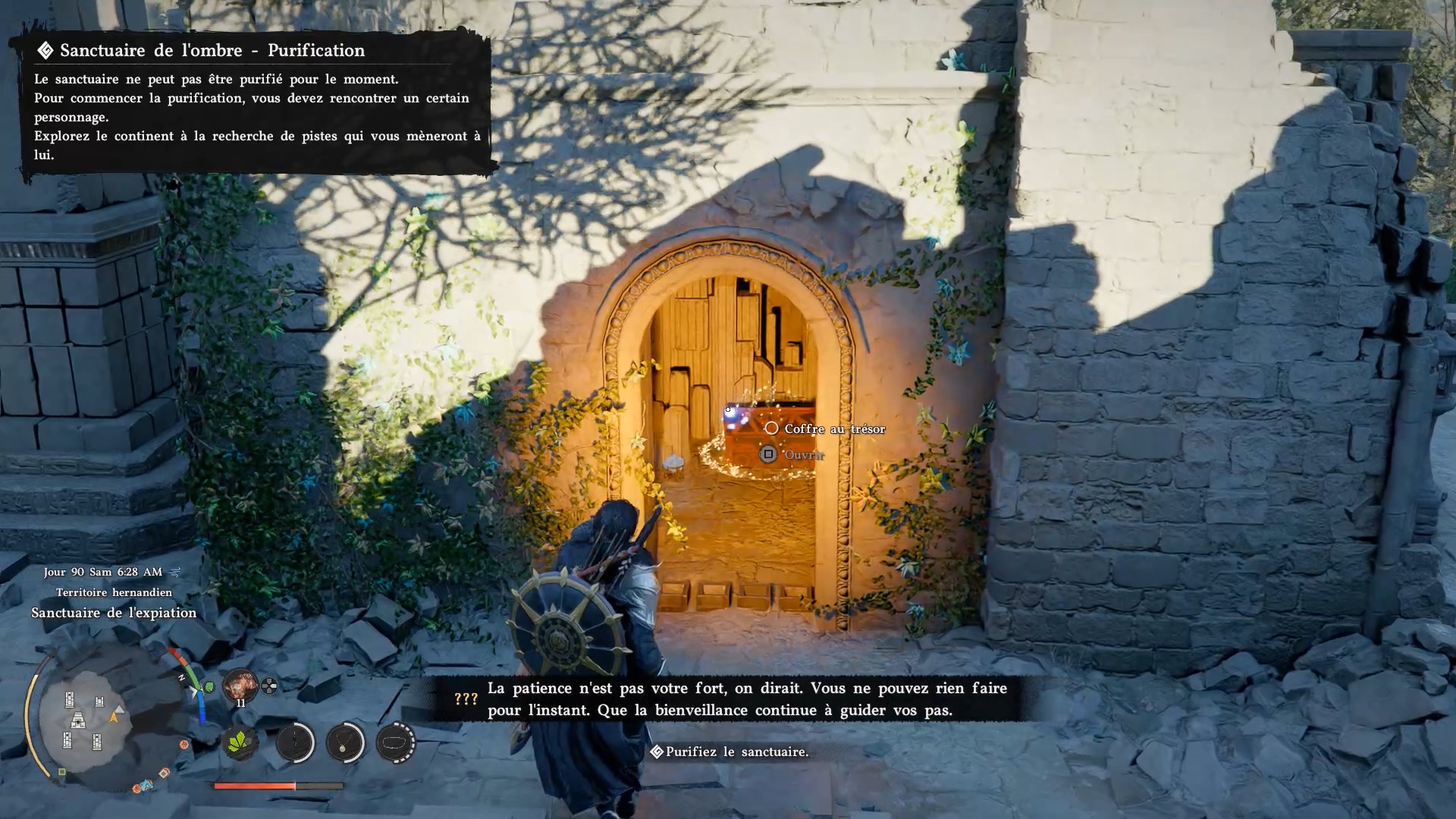Select the pendant necklace slot
This screenshot has height=819, width=1456.
pos(345,742)
